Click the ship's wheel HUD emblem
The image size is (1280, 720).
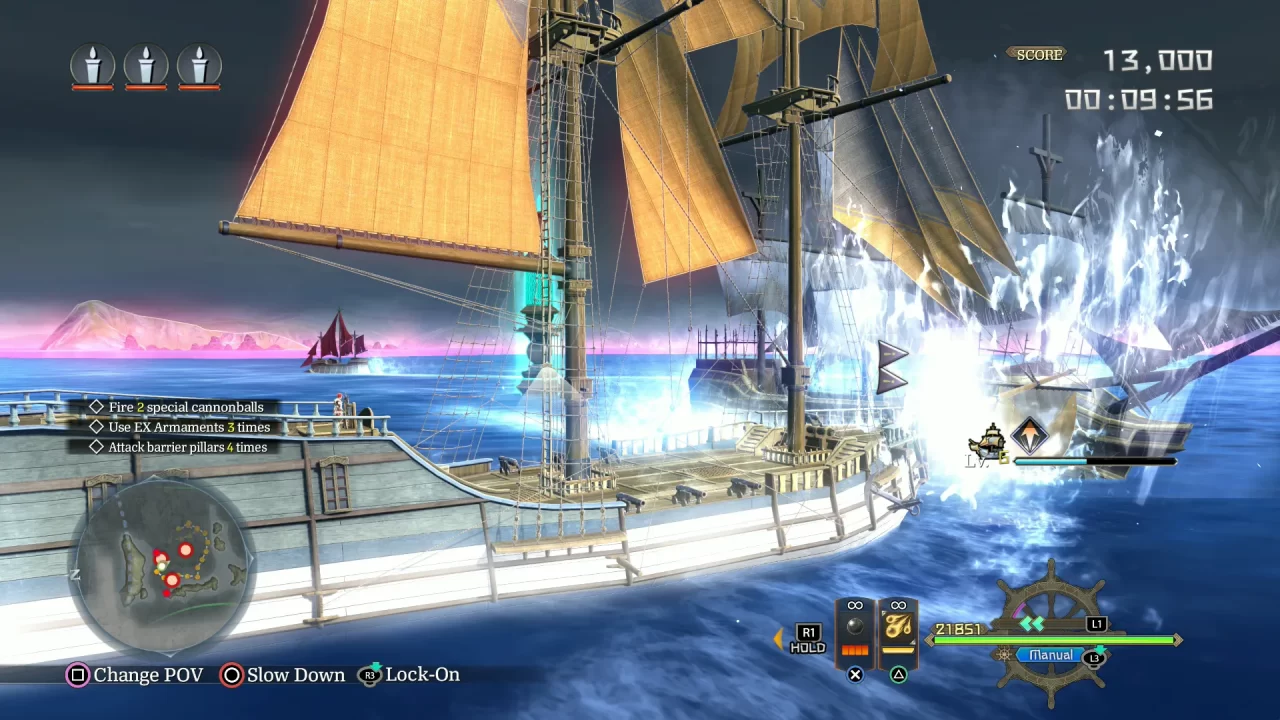[1052, 600]
